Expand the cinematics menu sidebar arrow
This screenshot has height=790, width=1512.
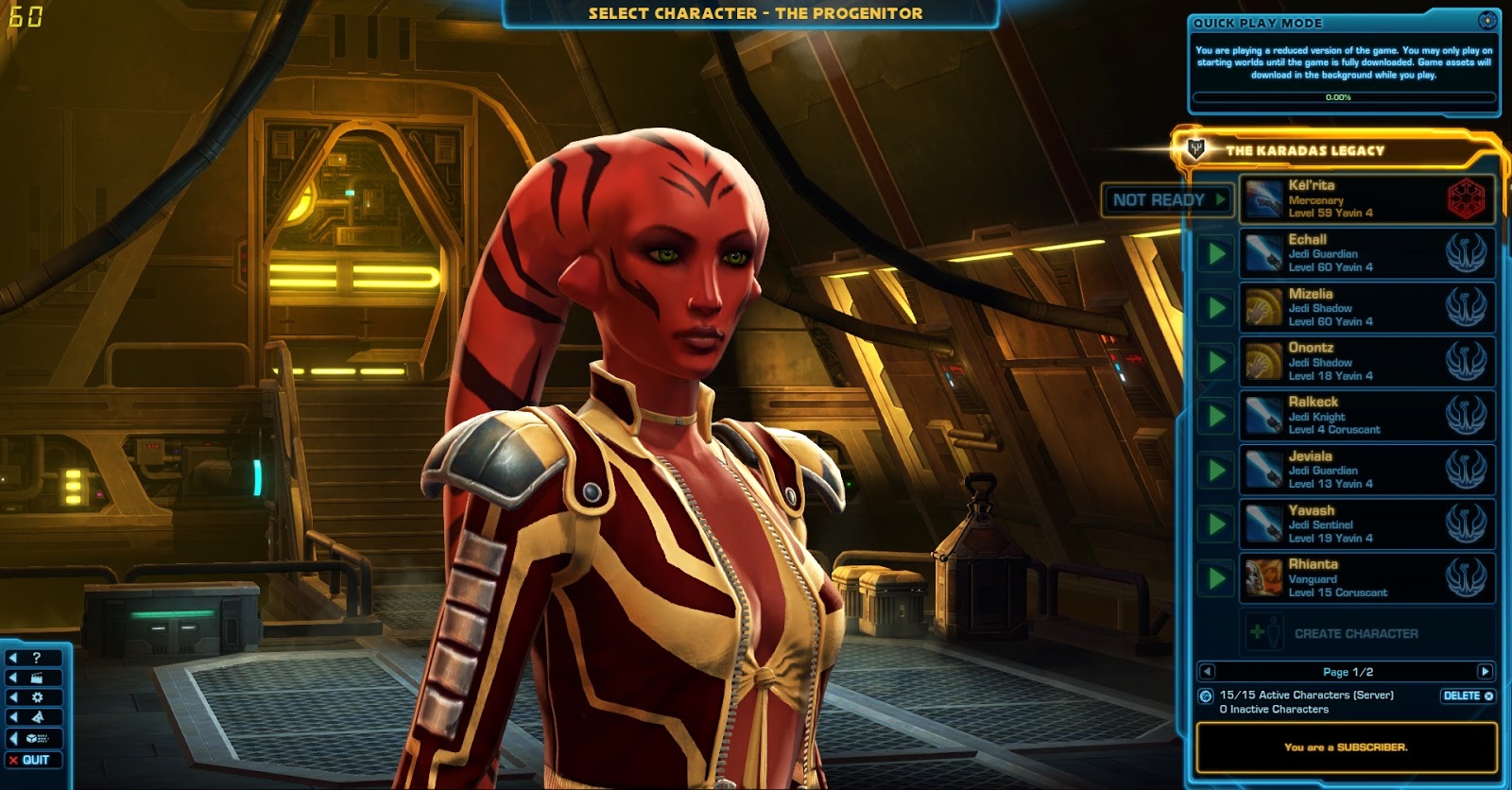[13, 677]
